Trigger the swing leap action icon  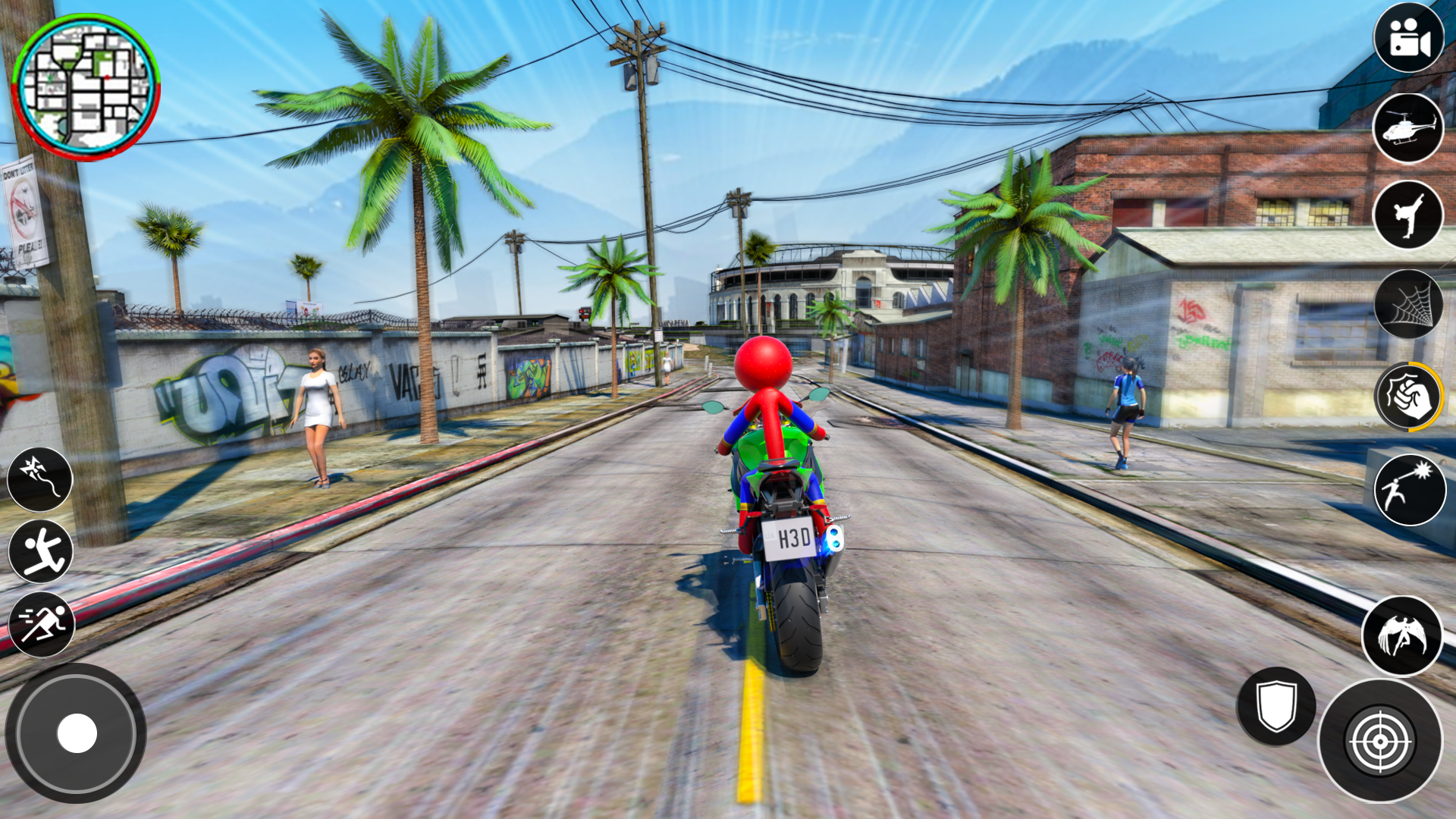tap(39, 478)
